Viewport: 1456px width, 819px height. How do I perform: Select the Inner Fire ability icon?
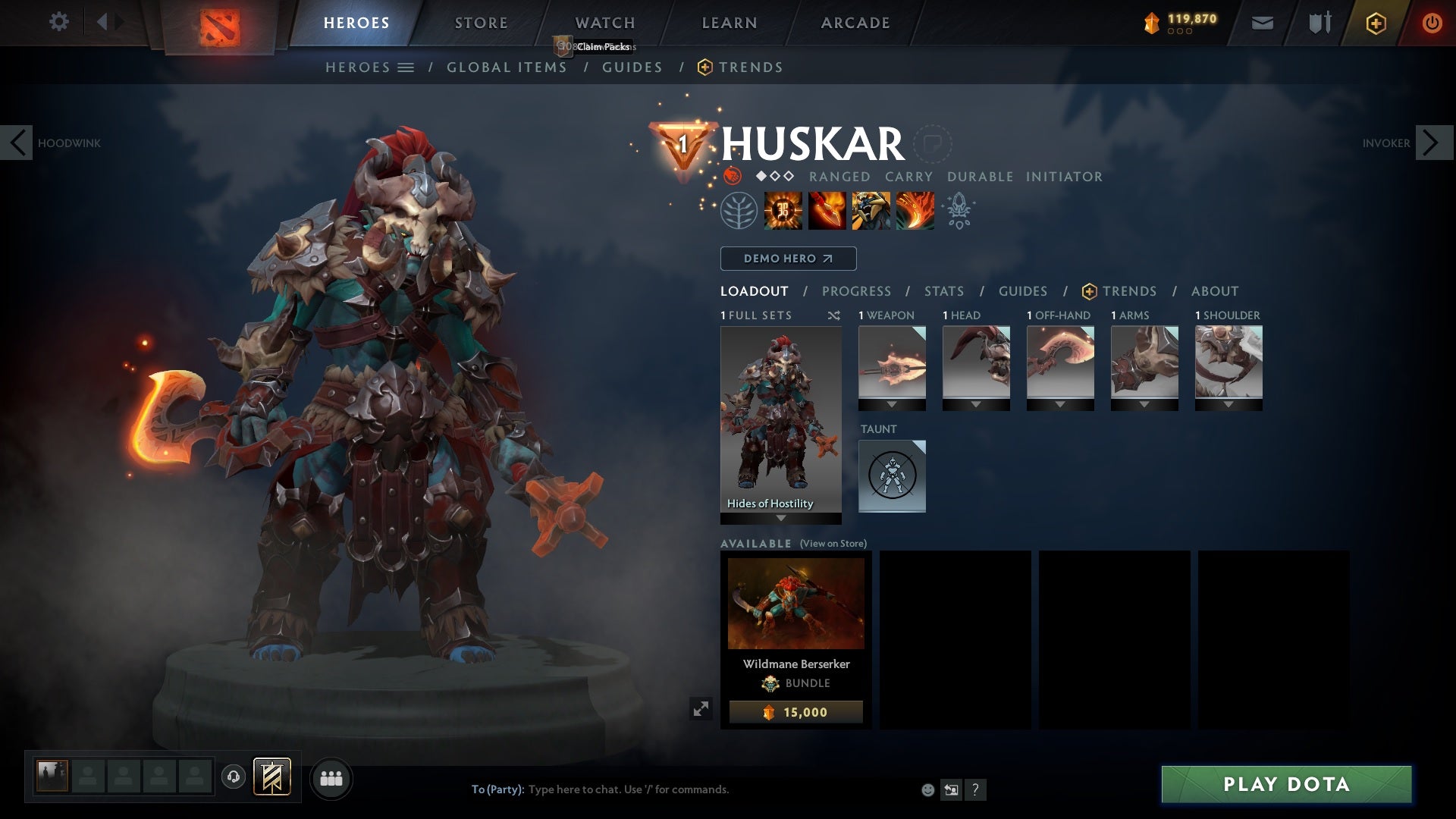coord(782,212)
